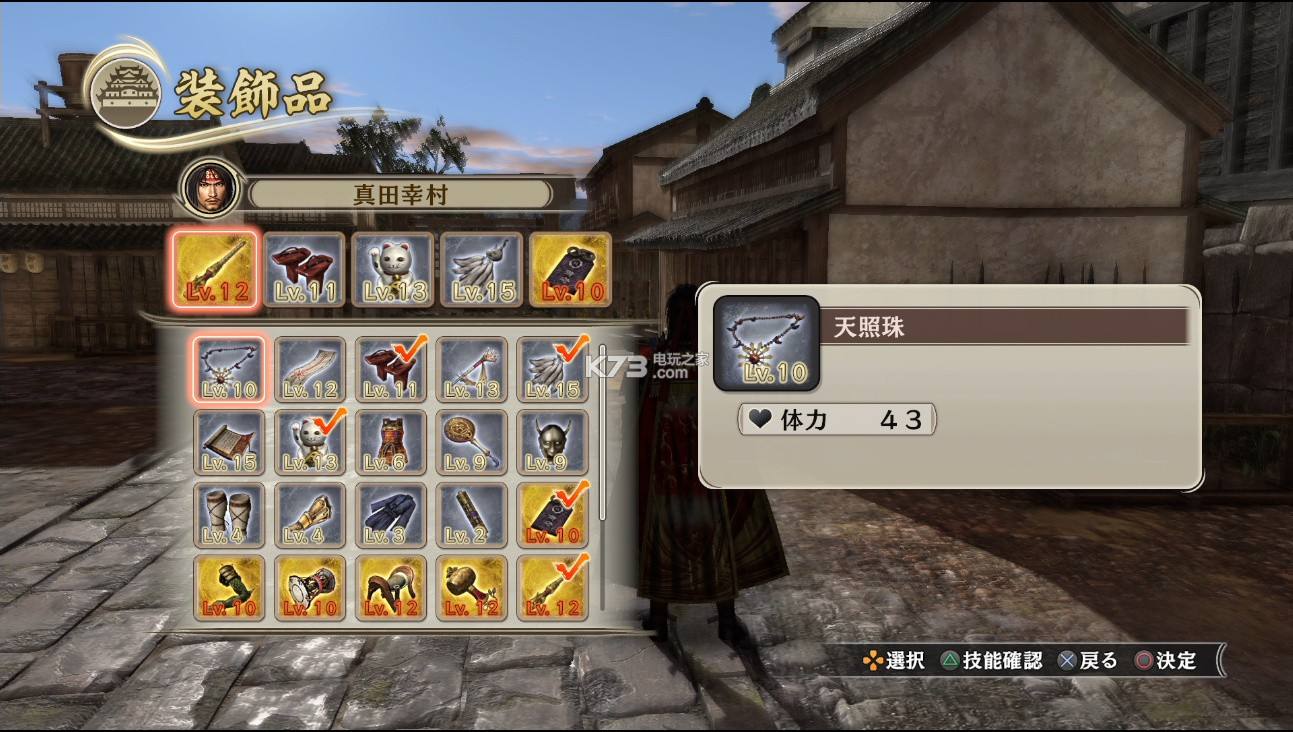Choose the gold Lv.12 saddle accessory
This screenshot has width=1293, height=732.
pos(391,587)
